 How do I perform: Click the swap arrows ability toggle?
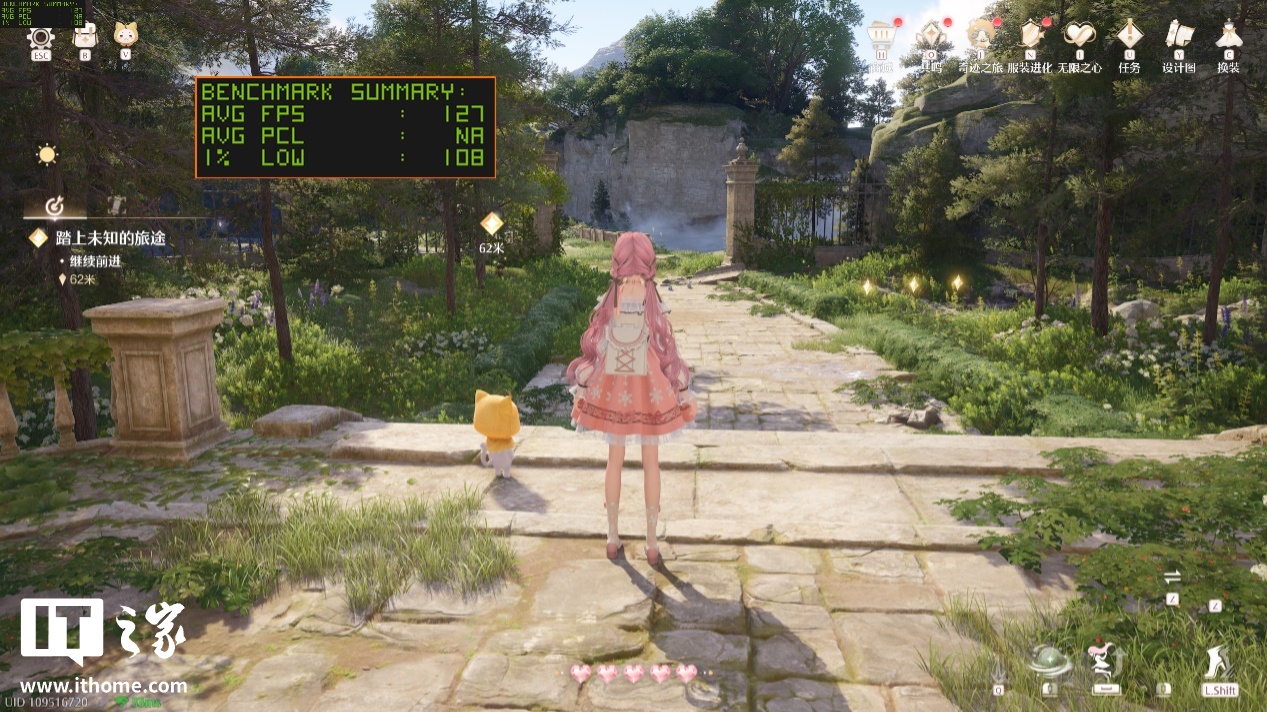click(x=1172, y=577)
